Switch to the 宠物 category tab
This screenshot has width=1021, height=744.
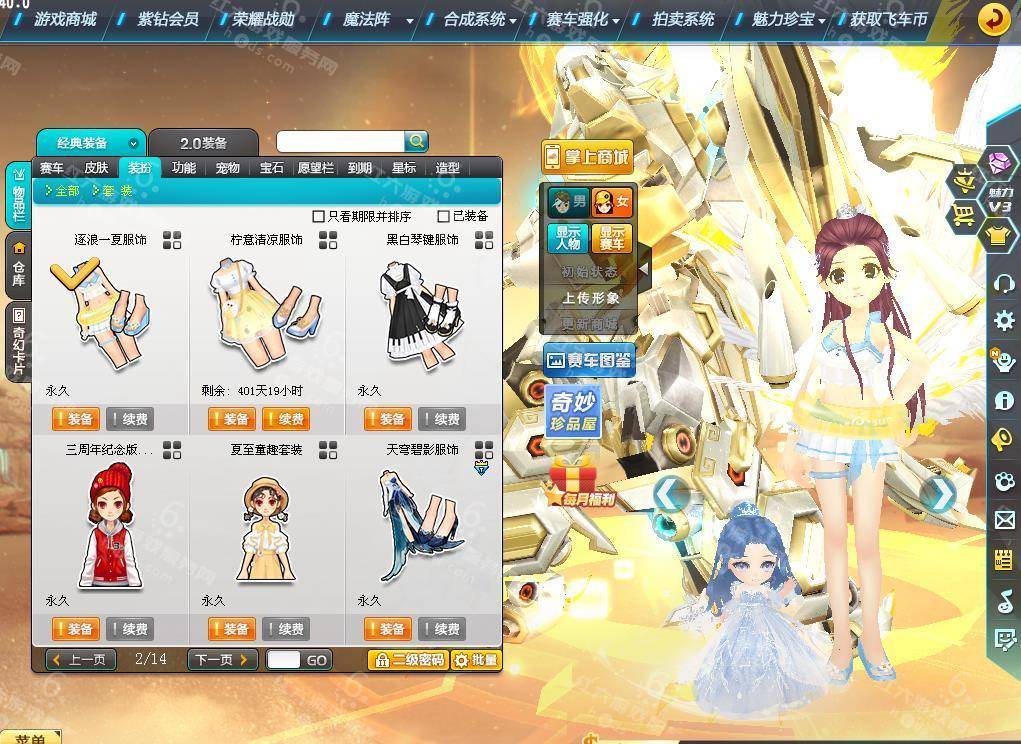pos(227,168)
